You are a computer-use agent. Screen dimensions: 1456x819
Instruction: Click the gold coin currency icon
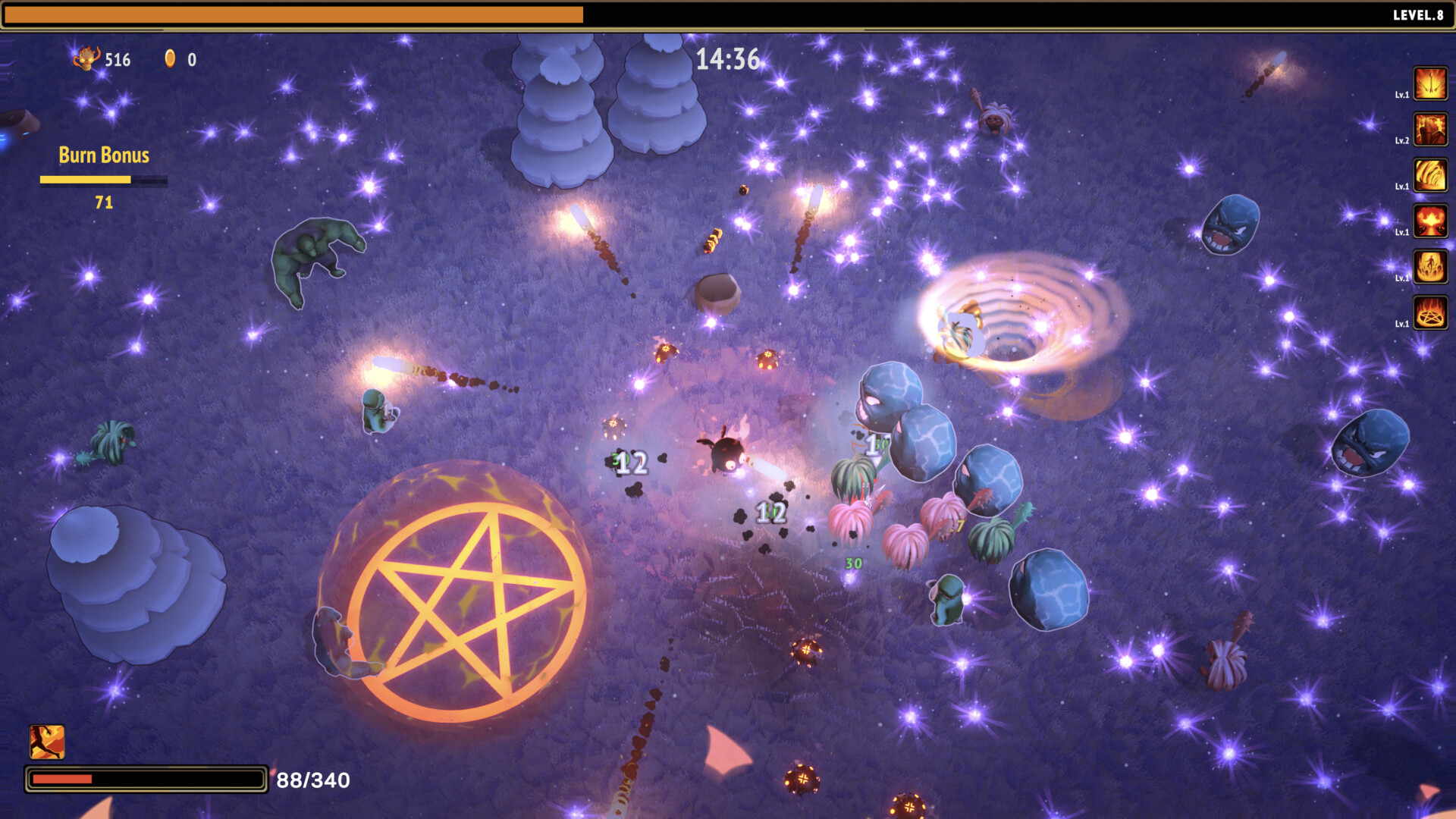coord(170,59)
